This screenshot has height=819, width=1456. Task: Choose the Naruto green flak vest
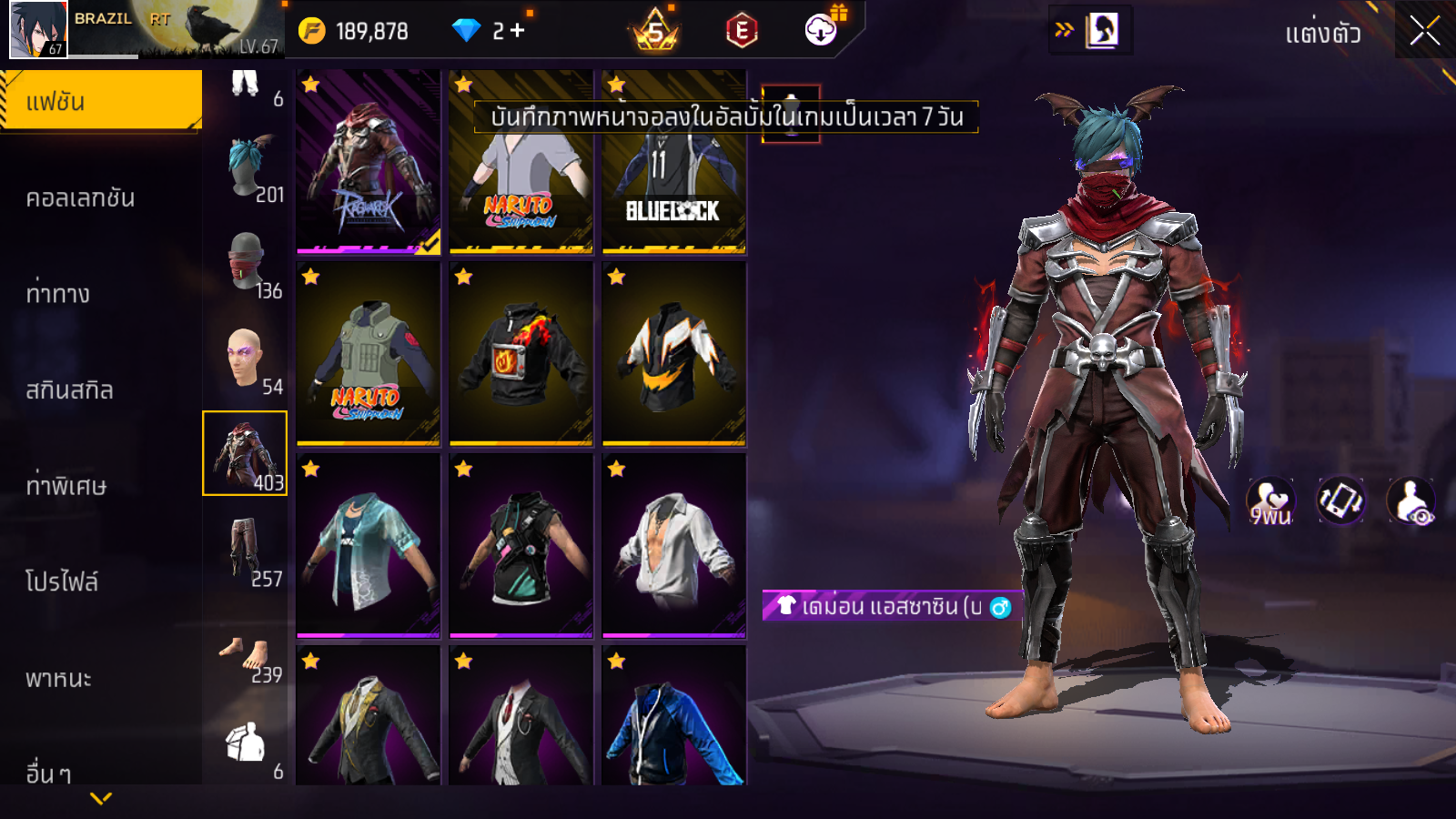tap(369, 355)
